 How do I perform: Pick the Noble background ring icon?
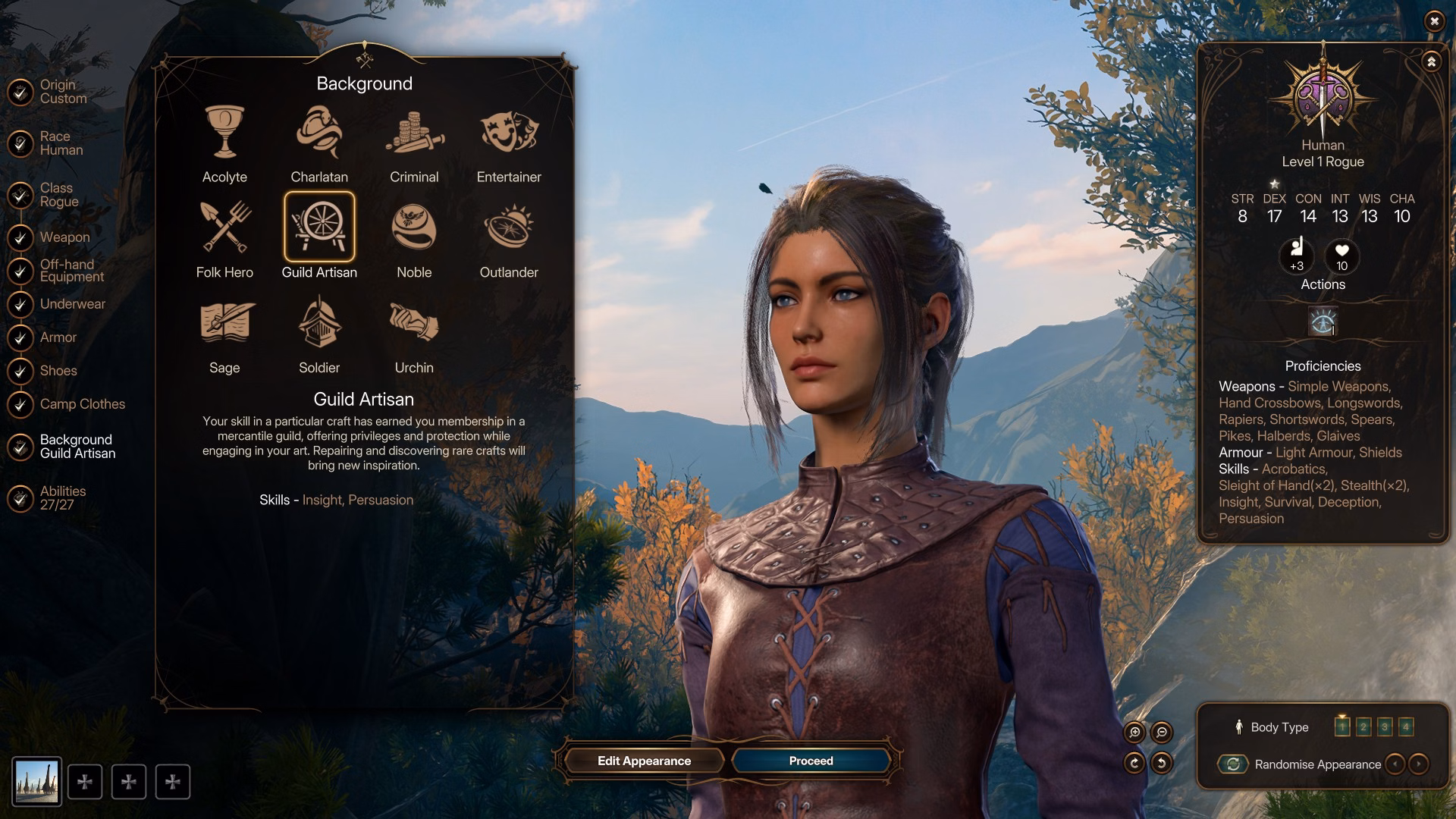pyautogui.click(x=414, y=227)
